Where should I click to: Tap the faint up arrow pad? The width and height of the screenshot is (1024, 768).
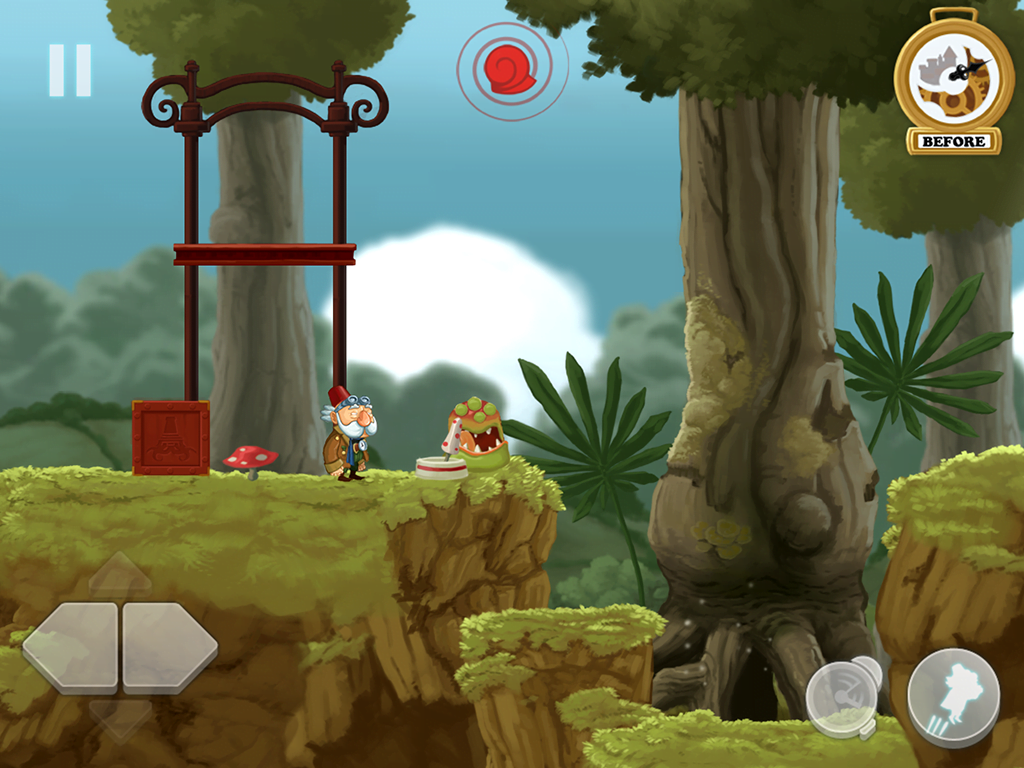[x=120, y=577]
